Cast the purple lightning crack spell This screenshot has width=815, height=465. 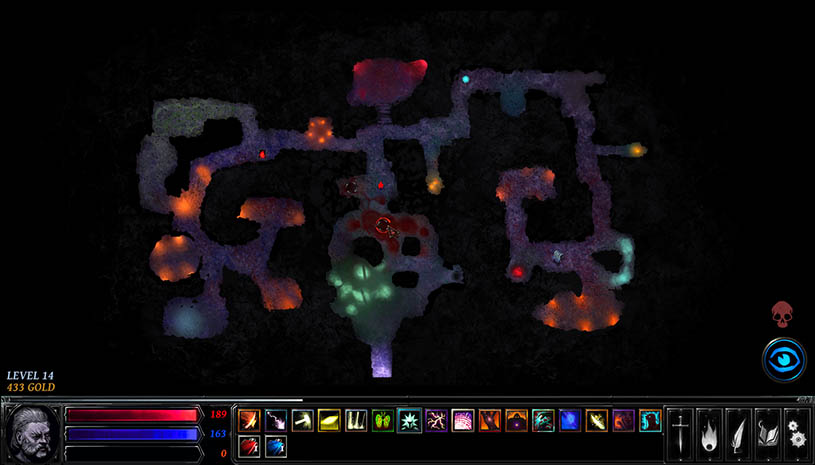pos(437,421)
